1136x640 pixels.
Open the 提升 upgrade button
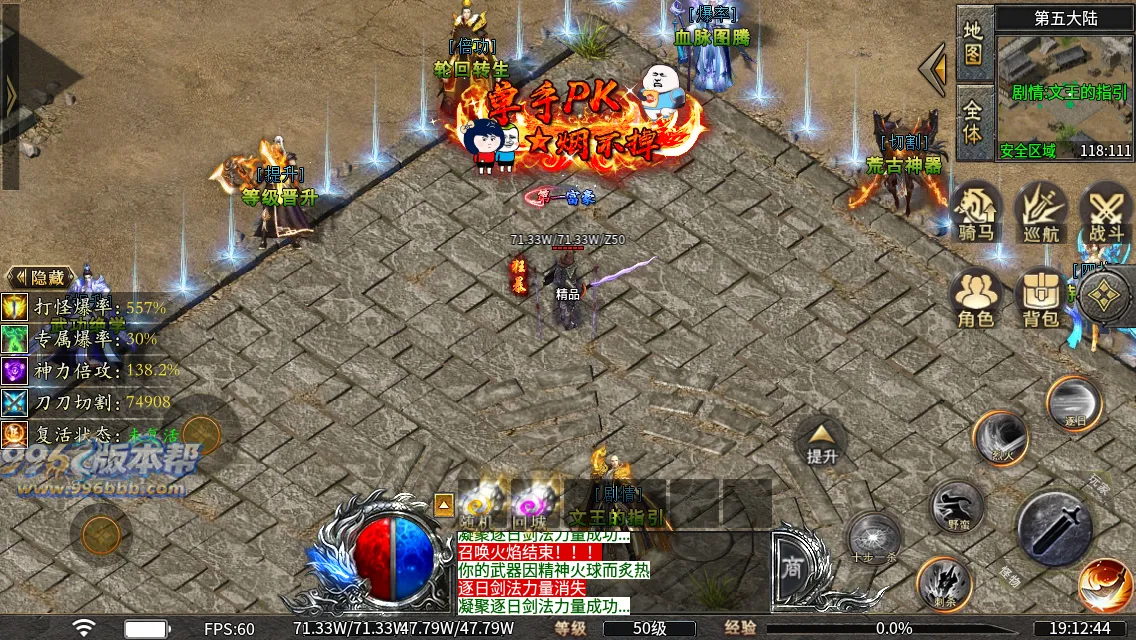click(x=821, y=441)
